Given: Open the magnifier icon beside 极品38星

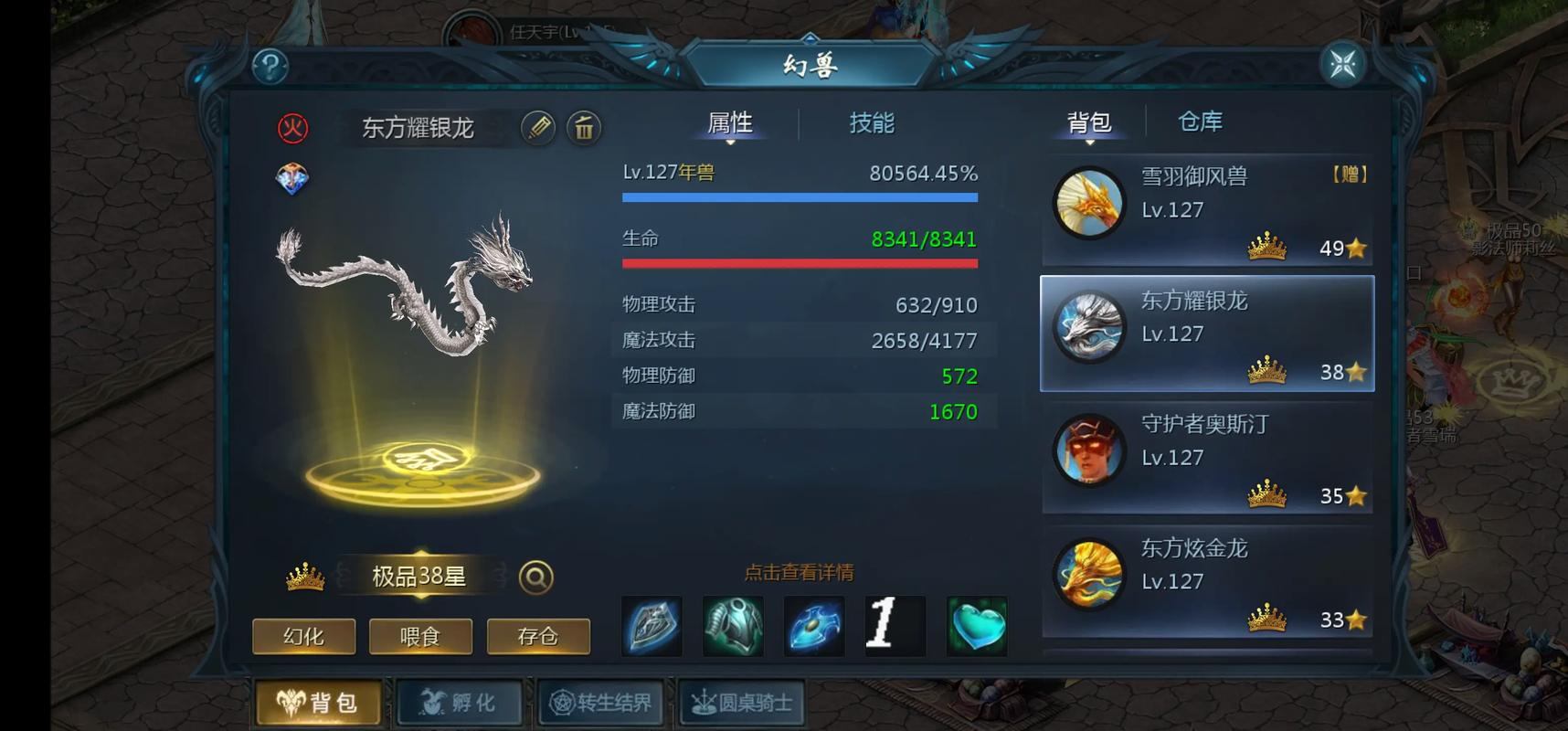Looking at the screenshot, I should pyautogui.click(x=537, y=576).
